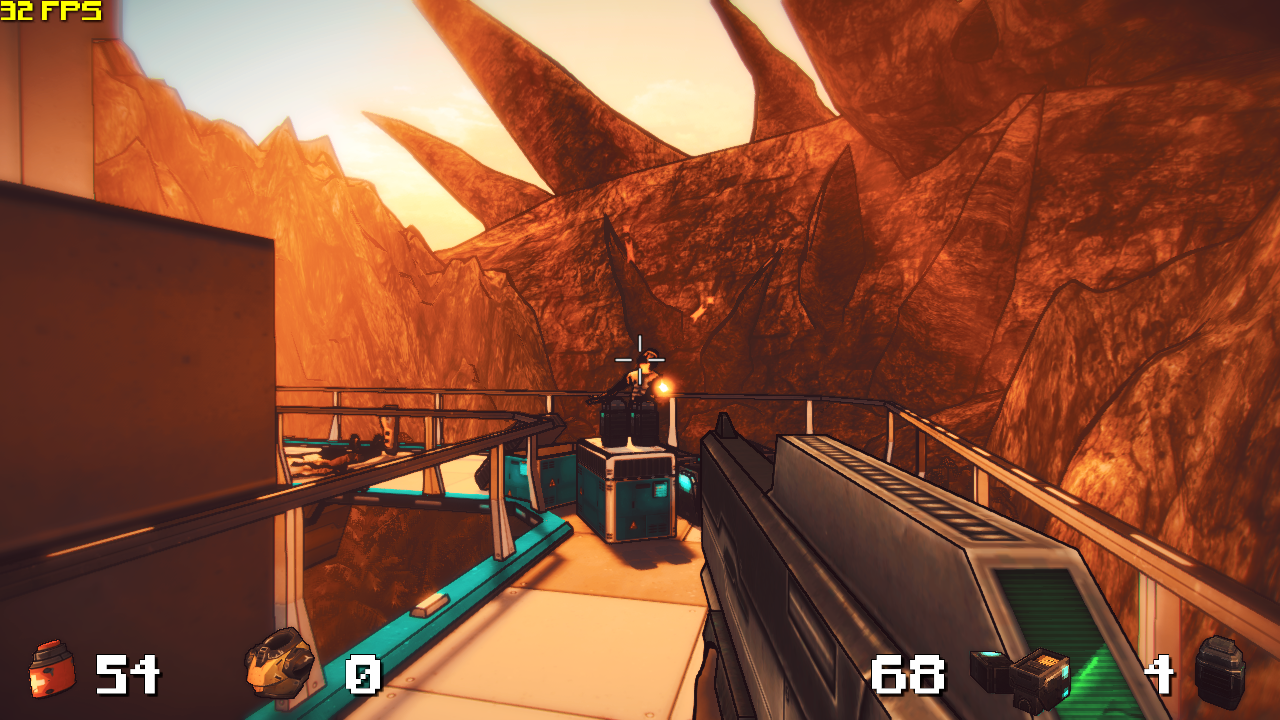Select the grenade icon
1280x720 pixels.
coord(1220,671)
